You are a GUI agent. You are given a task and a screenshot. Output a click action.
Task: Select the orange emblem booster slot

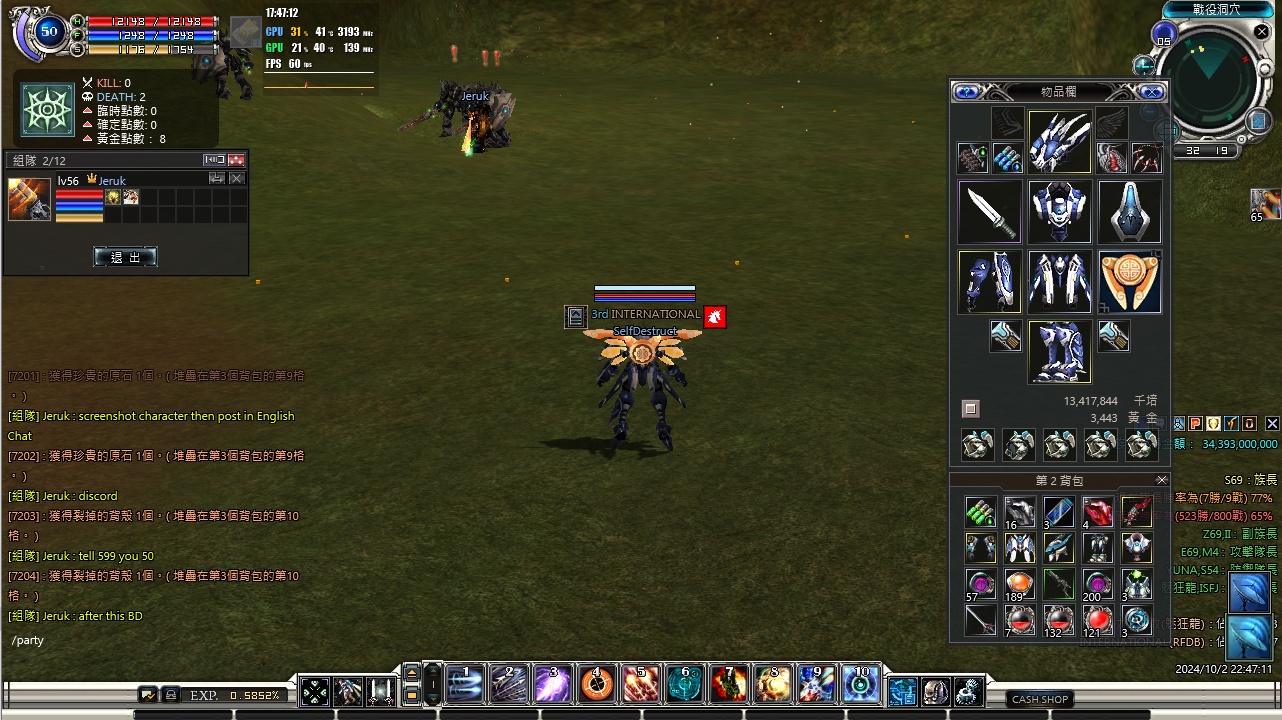coord(1130,282)
